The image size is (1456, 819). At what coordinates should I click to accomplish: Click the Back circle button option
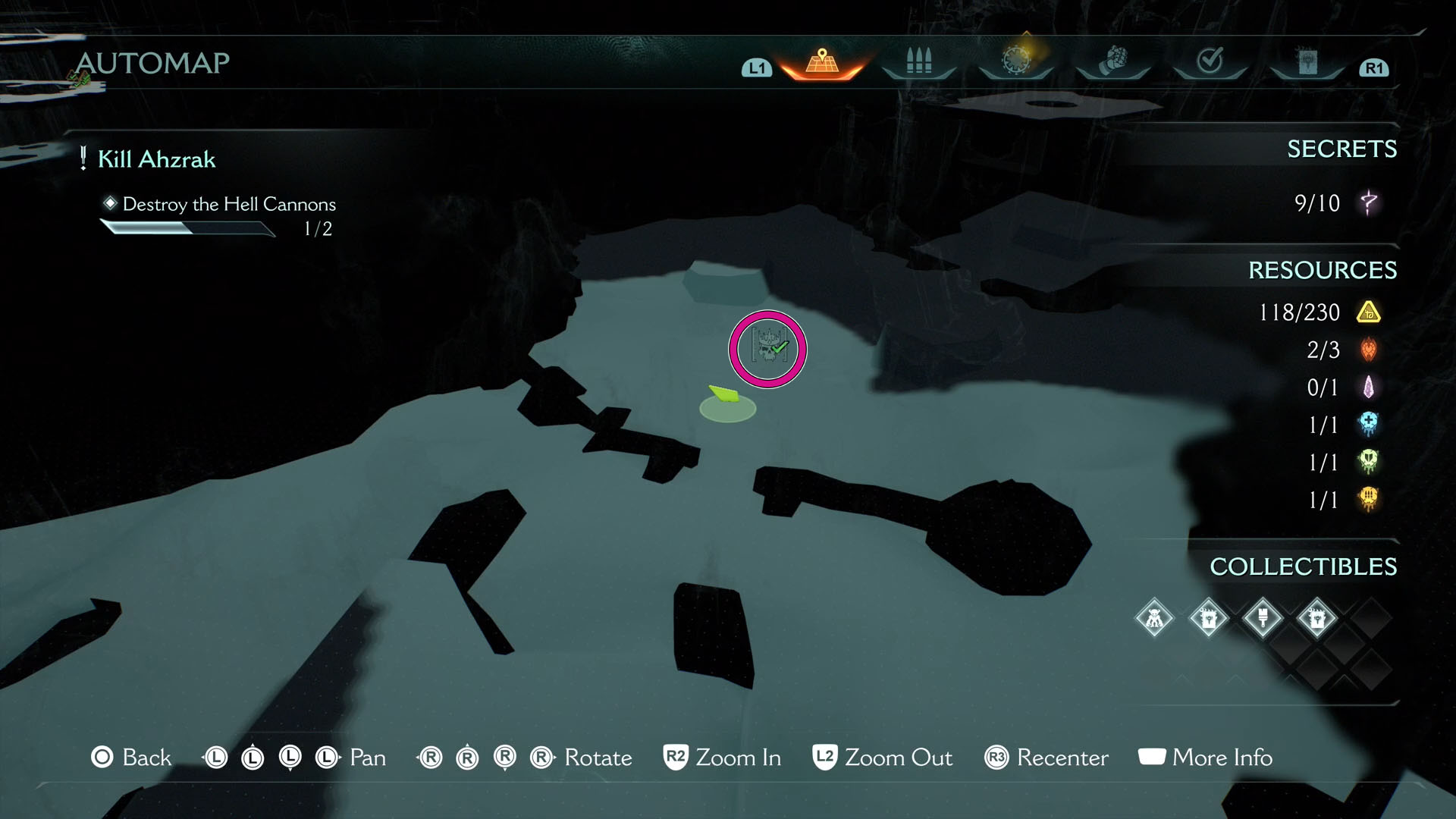102,757
